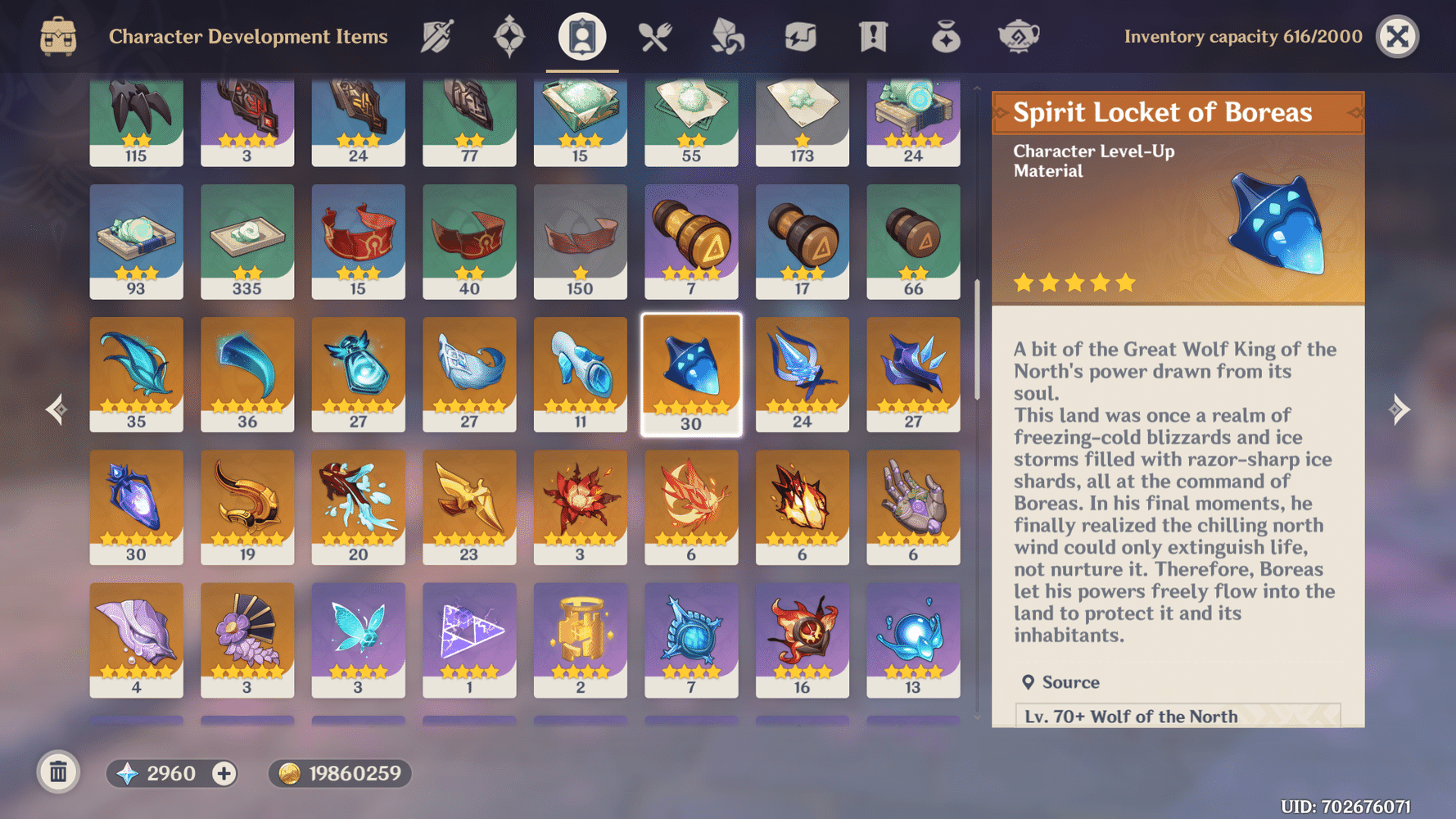Open the Gadgets inventory tab
Image resolution: width=1456 pixels, height=819 pixels.
point(800,37)
